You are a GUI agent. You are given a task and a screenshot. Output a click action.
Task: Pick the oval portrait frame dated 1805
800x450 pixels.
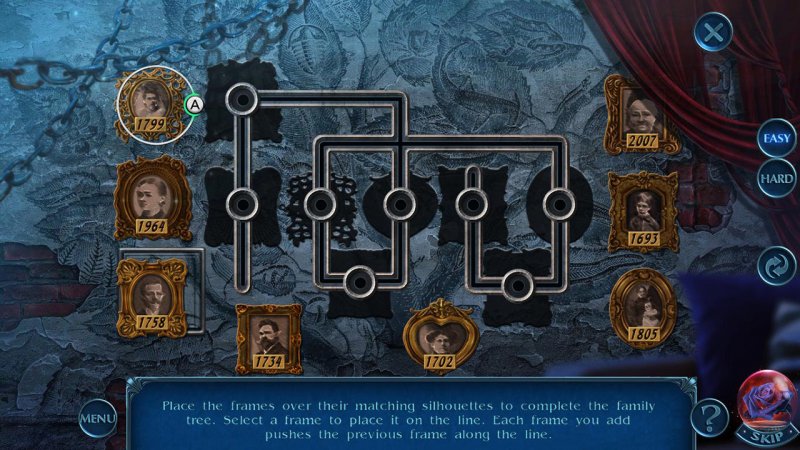(642, 305)
